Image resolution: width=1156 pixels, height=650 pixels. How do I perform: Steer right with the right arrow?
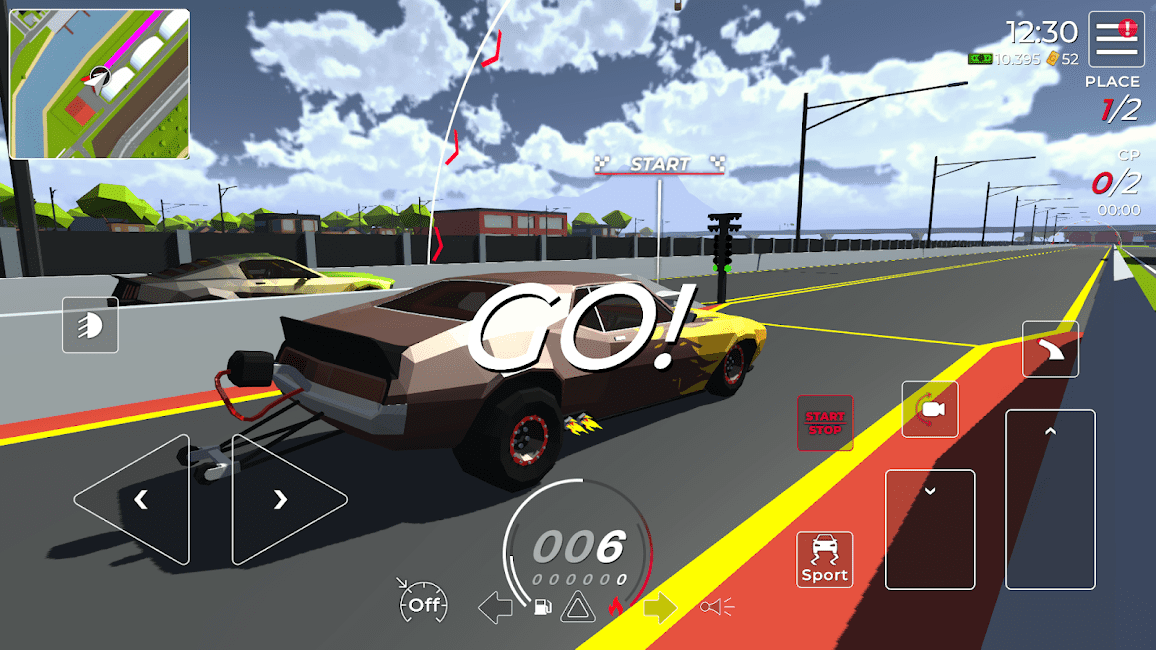click(x=285, y=499)
